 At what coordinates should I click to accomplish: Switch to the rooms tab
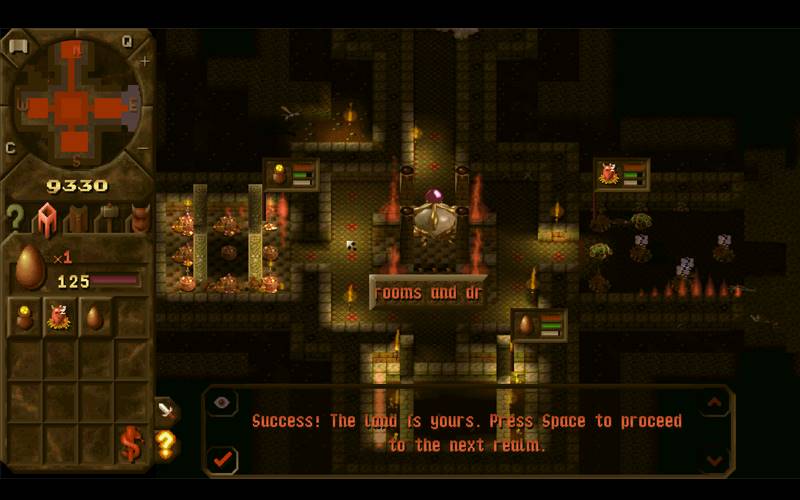[x=46, y=216]
